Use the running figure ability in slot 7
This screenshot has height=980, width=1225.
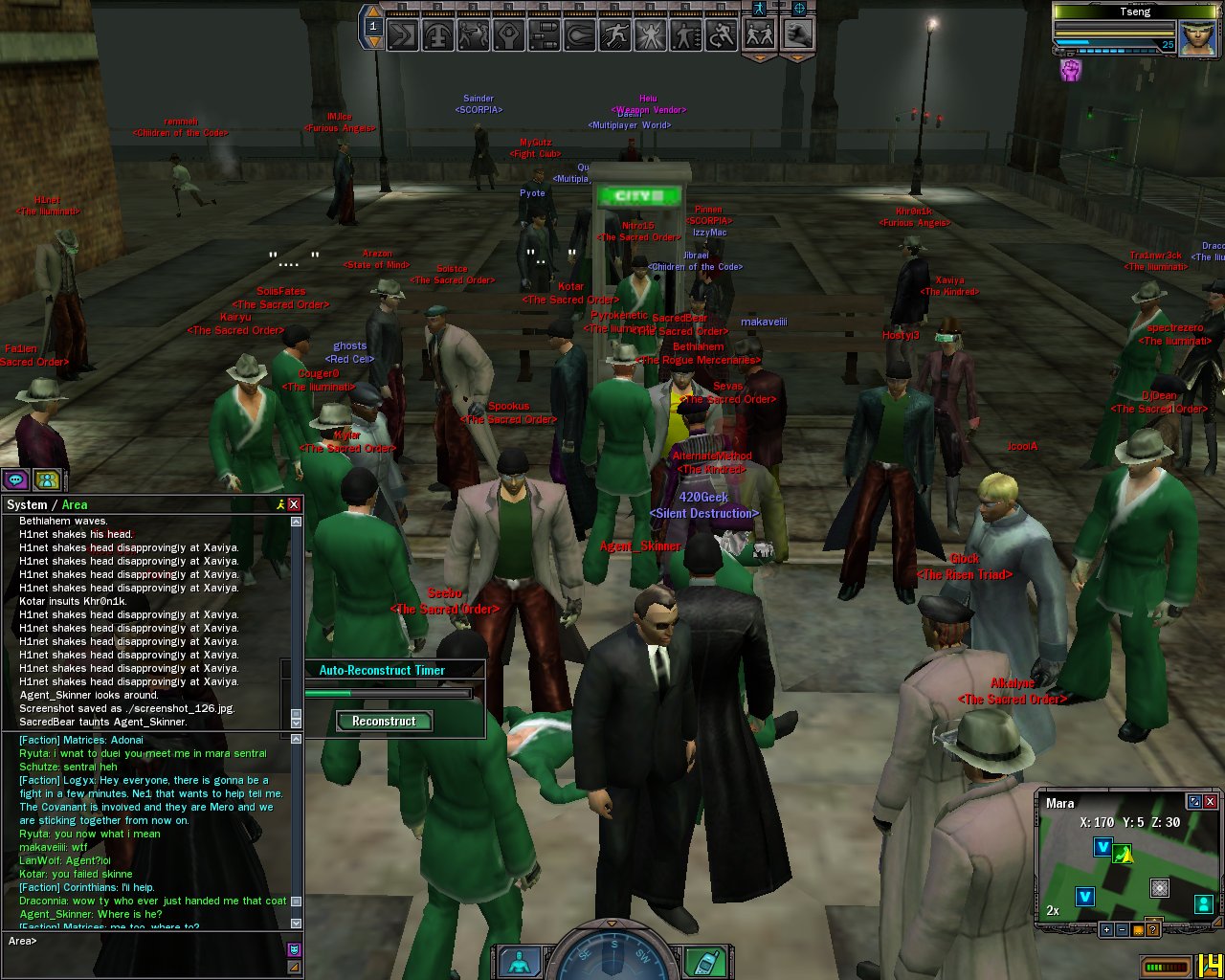(614, 36)
